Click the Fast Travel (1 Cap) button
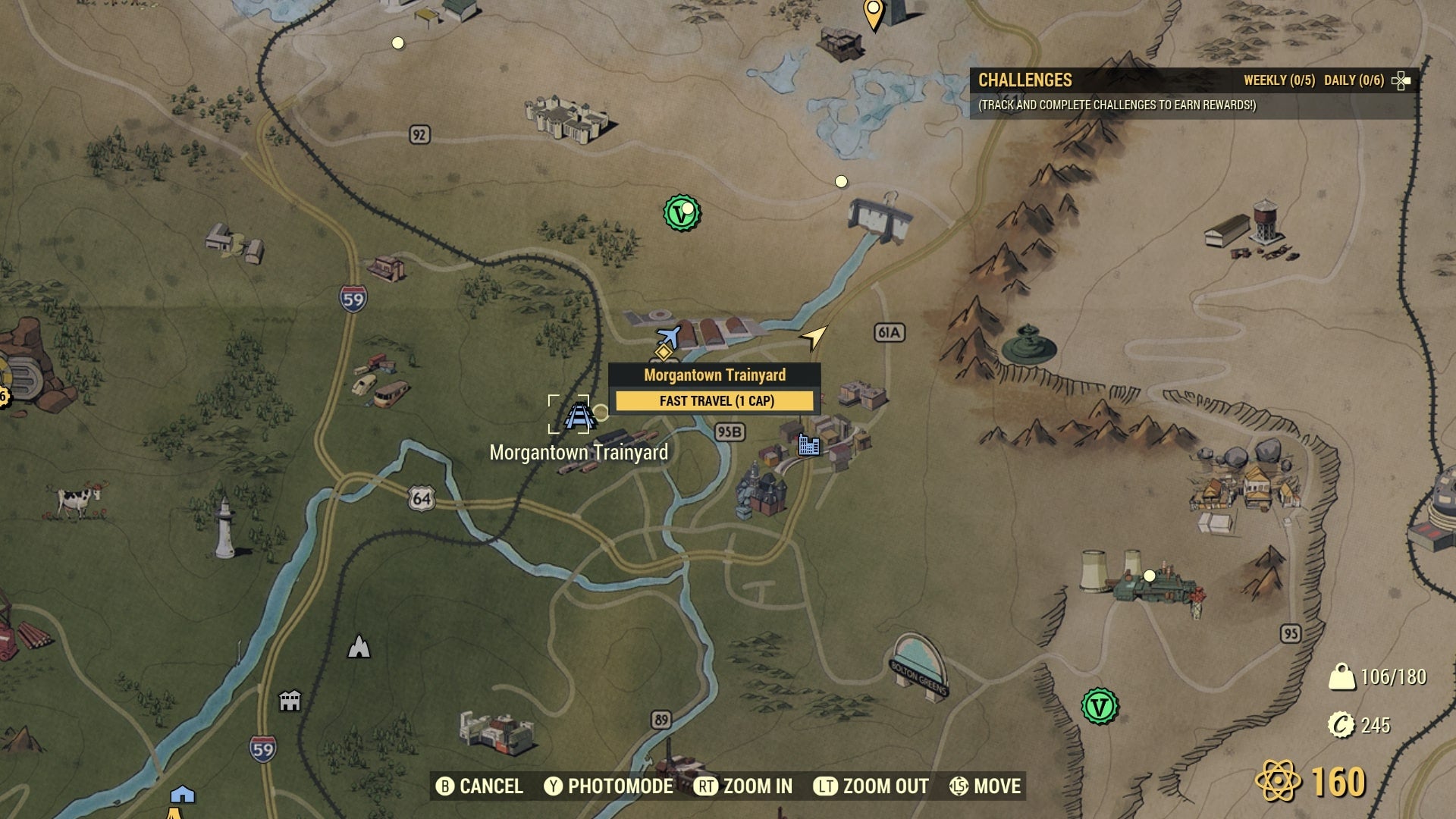The width and height of the screenshot is (1456, 819). click(x=714, y=400)
